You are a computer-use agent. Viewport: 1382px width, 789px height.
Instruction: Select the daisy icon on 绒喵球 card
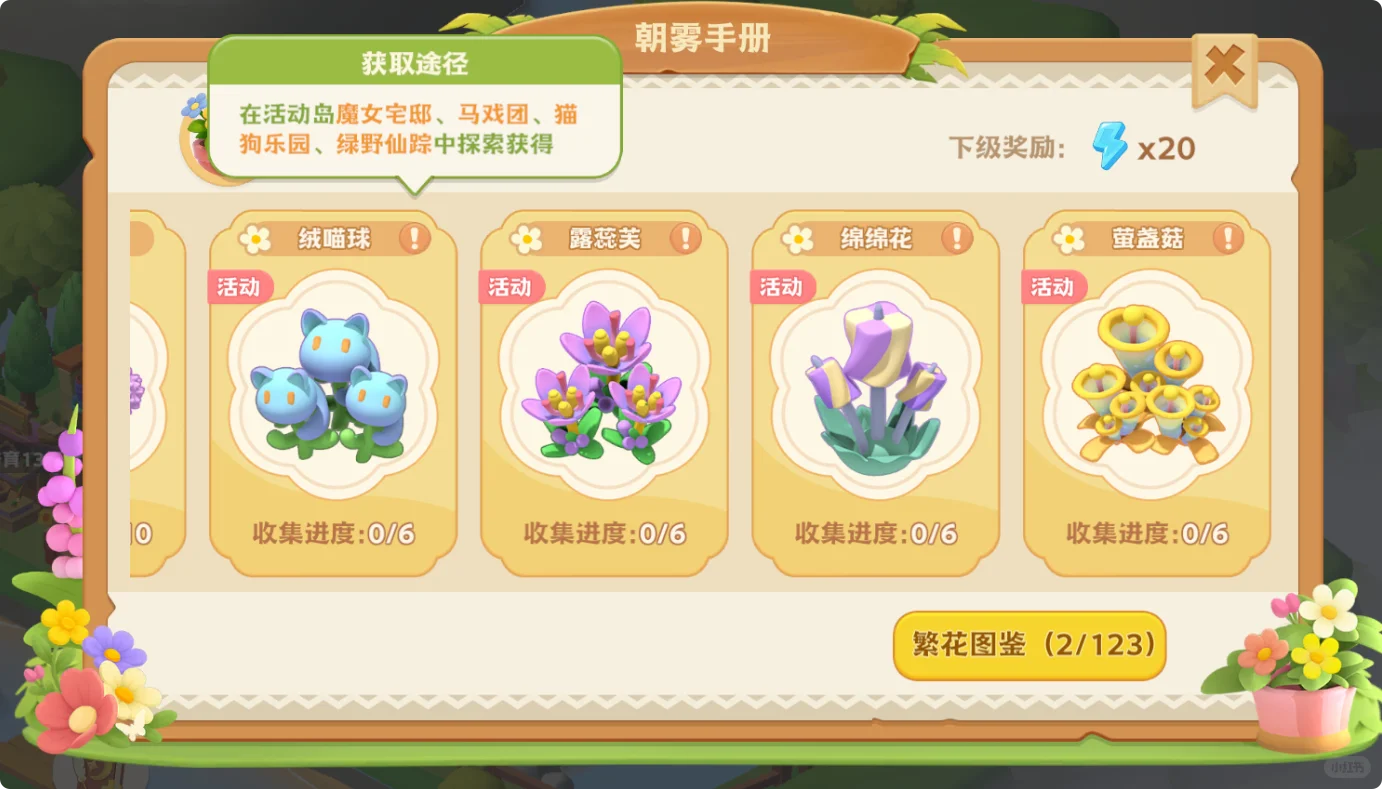256,238
